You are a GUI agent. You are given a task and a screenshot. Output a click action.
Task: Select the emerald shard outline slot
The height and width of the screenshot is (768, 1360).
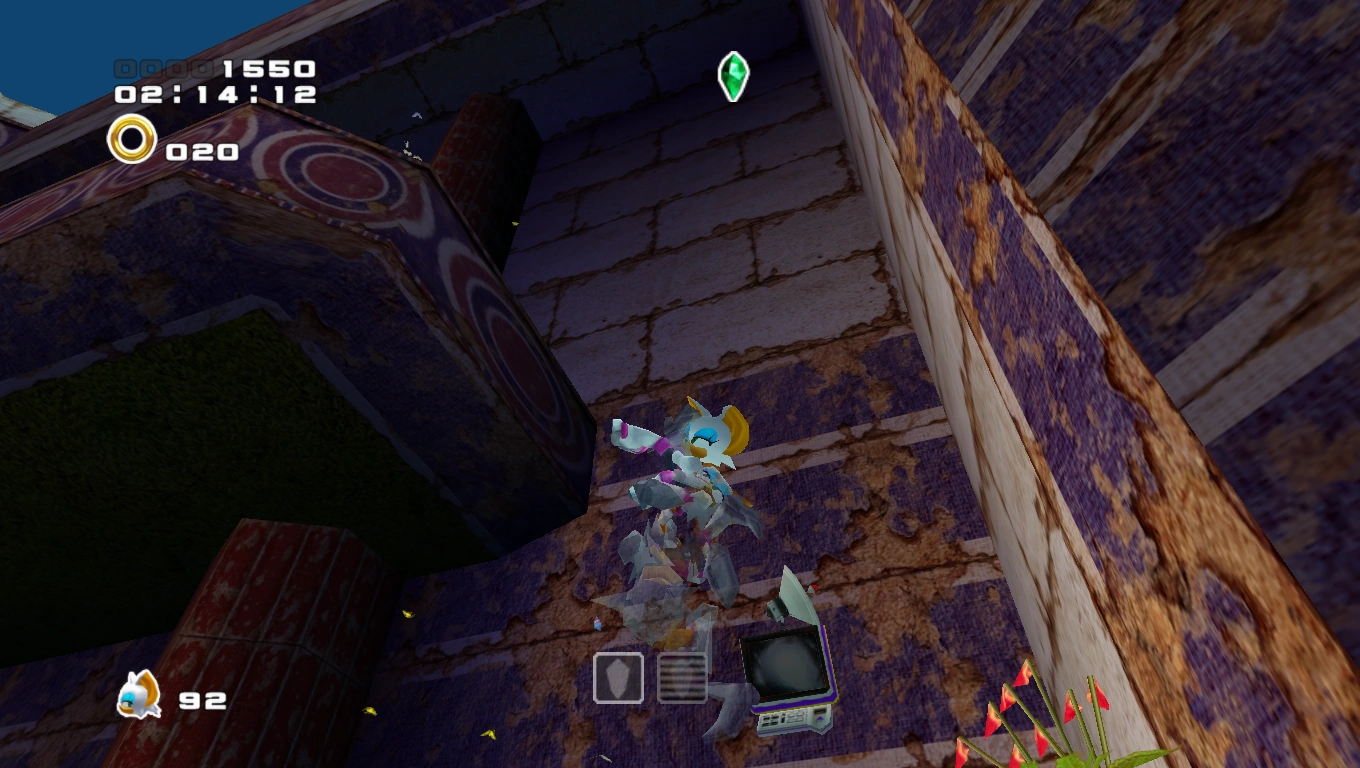pos(618,678)
